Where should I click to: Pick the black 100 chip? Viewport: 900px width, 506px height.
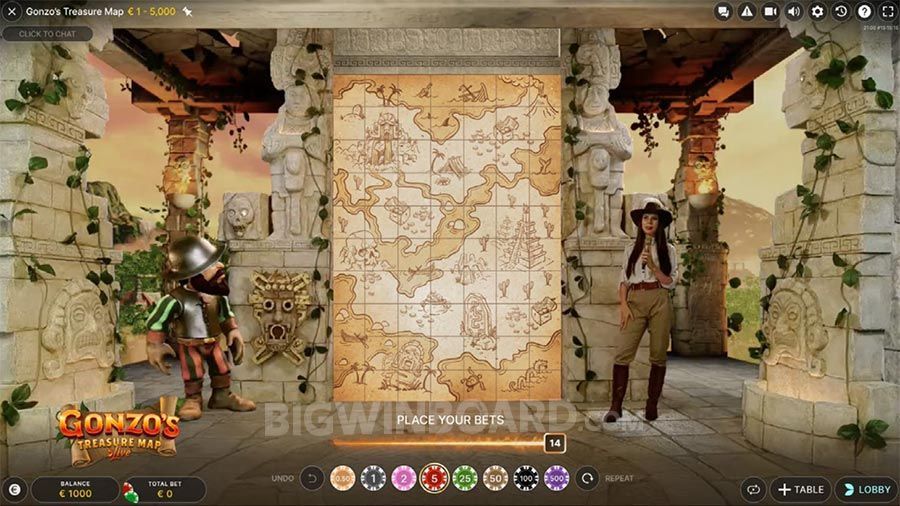[526, 478]
